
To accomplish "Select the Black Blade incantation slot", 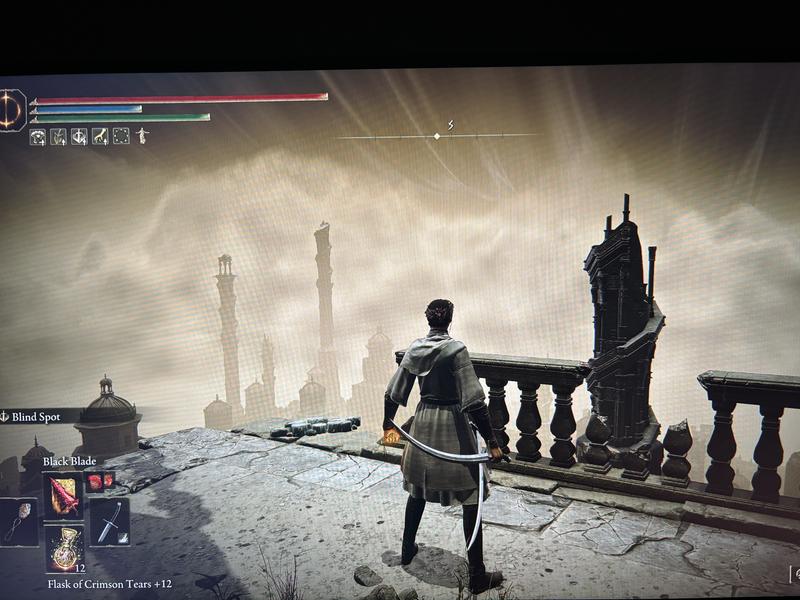I will (x=64, y=495).
